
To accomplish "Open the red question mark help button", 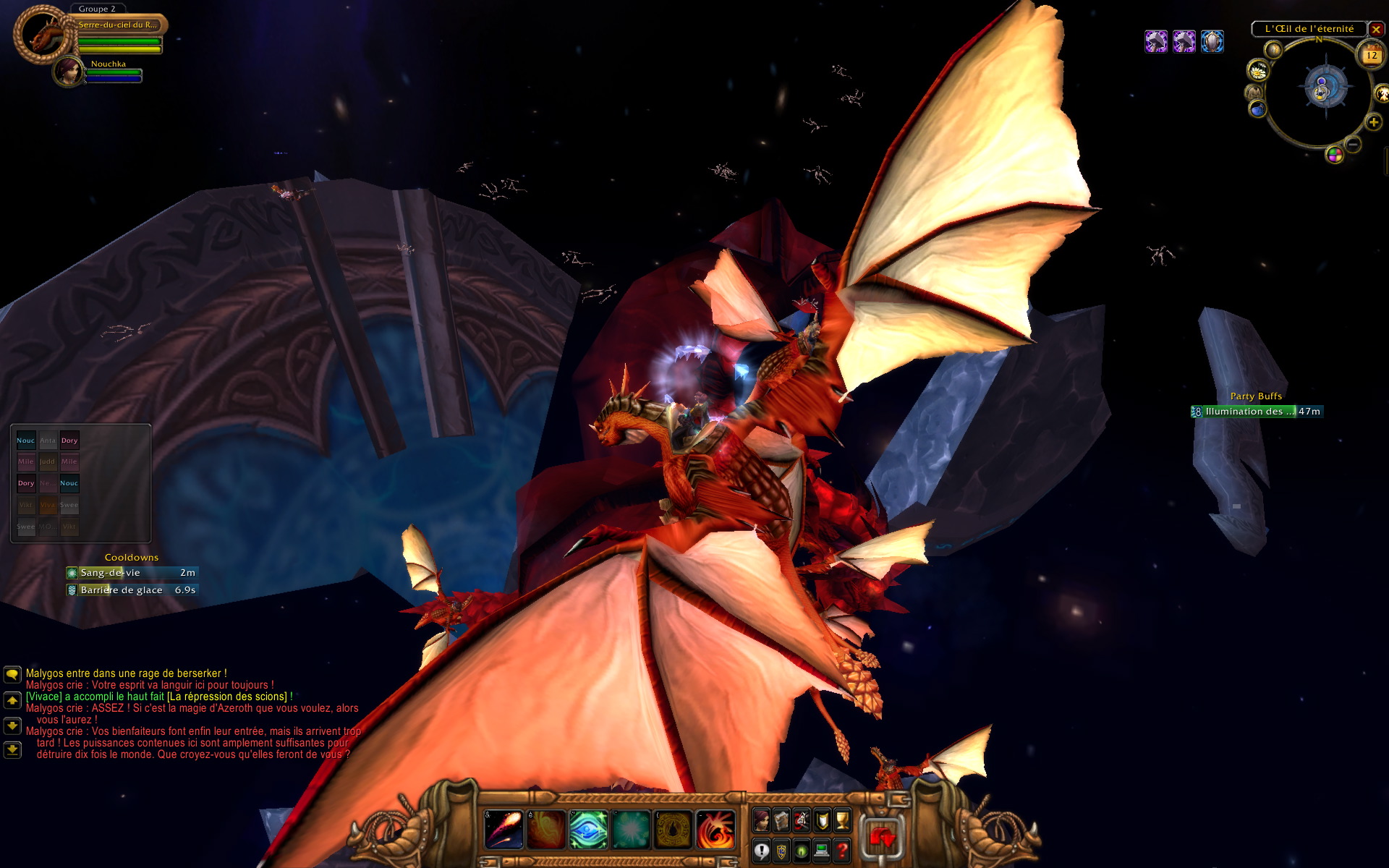I will 842,851.
